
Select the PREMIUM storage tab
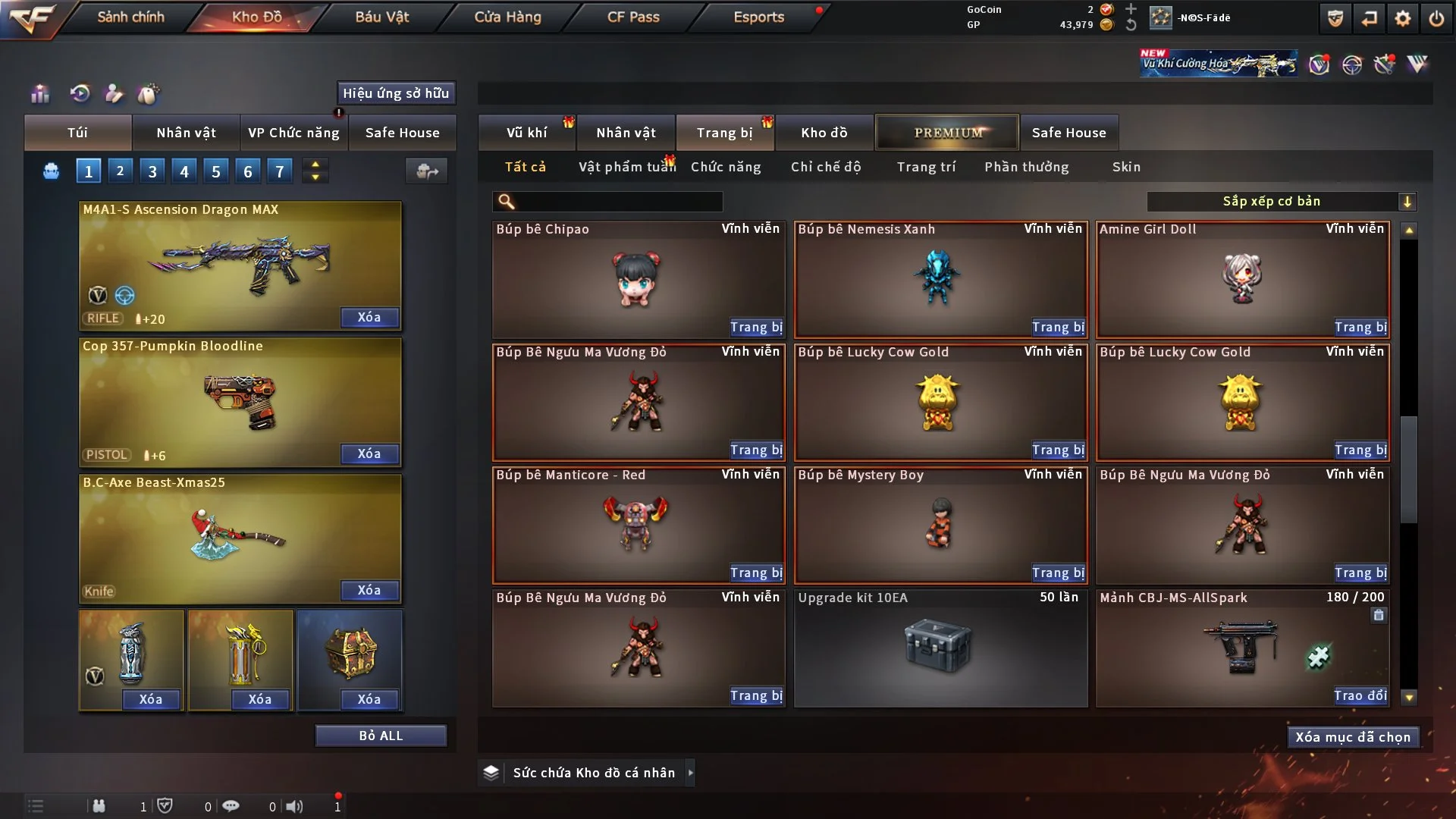pos(947,133)
